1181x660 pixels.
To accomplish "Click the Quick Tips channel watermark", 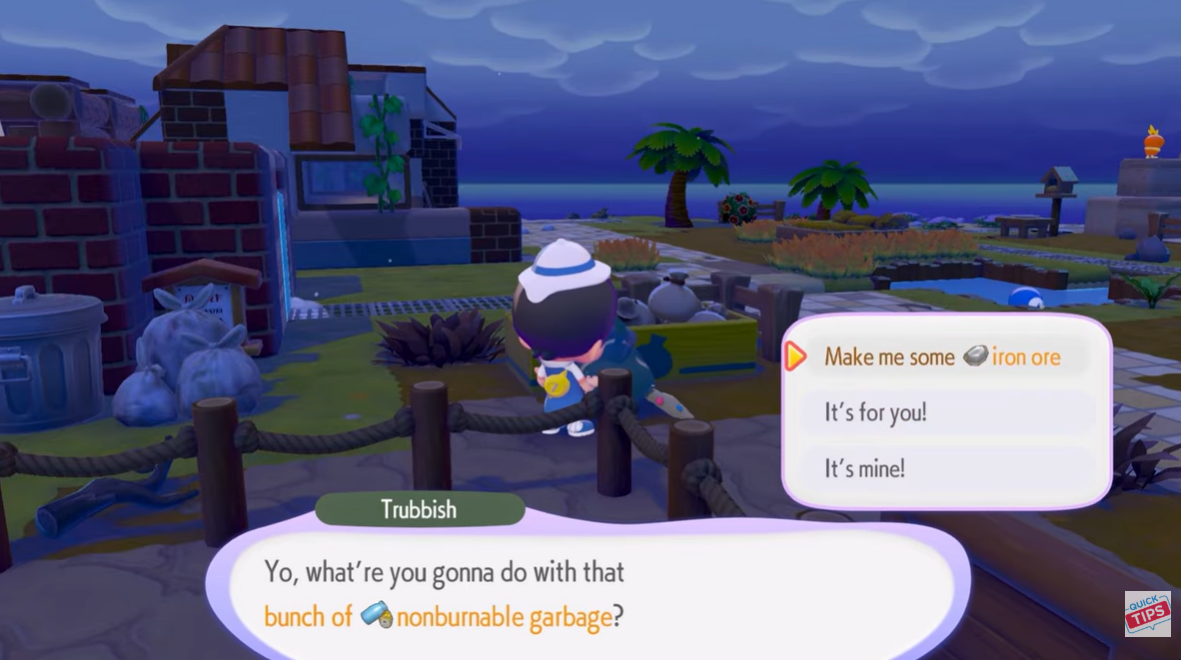I will click(1147, 614).
